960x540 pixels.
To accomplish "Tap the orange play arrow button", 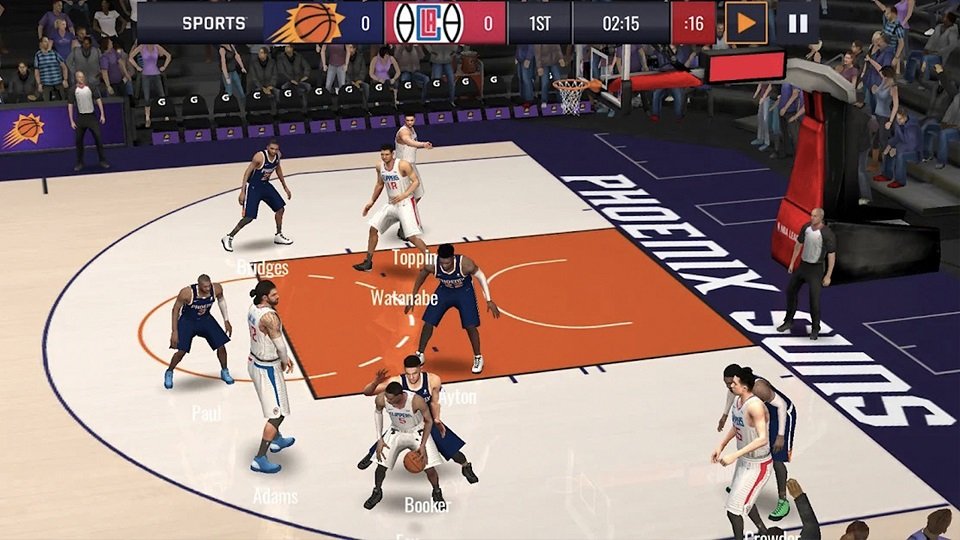I will tap(746, 22).
